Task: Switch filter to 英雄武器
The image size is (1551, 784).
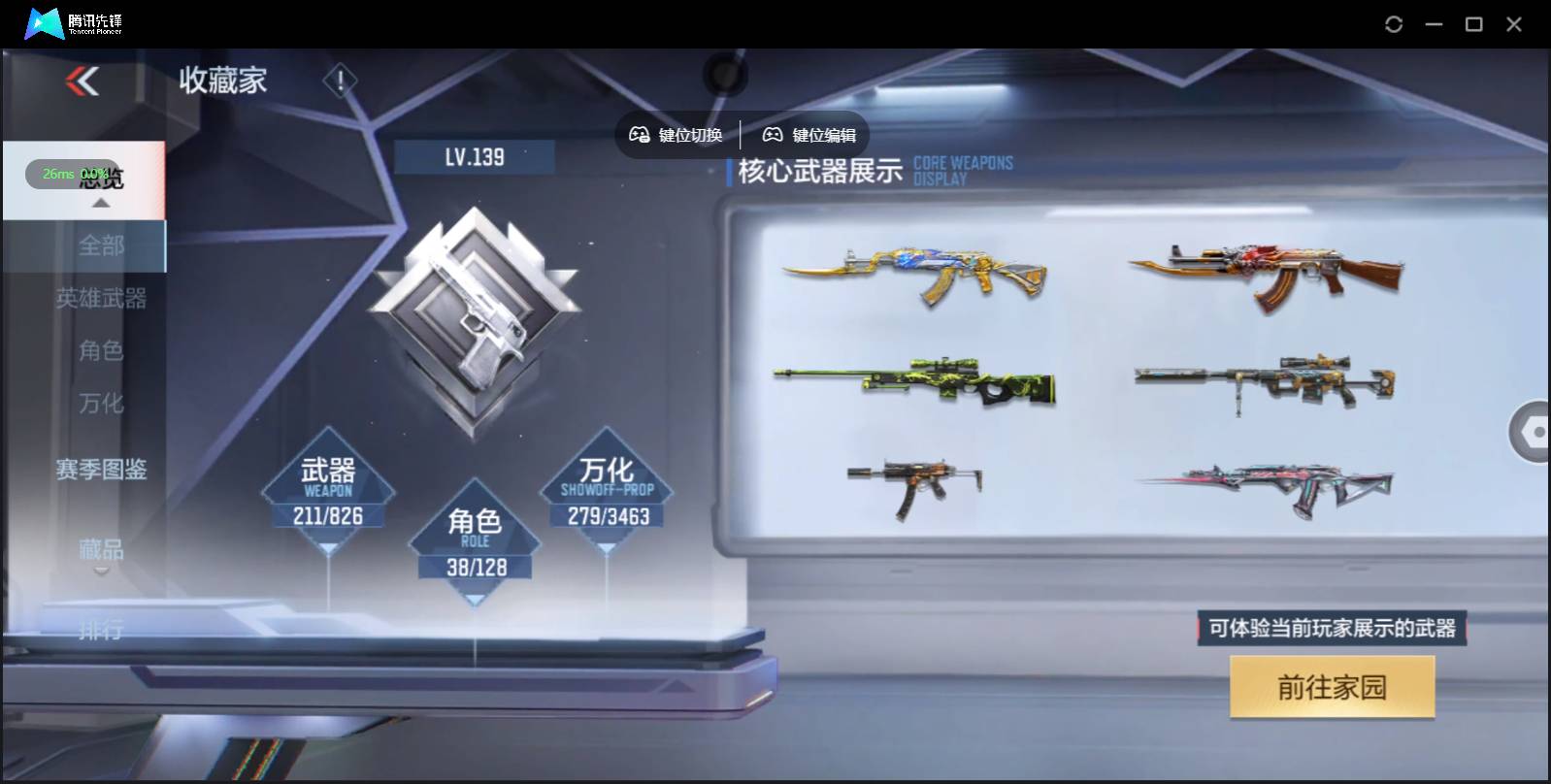Action: coord(101,299)
